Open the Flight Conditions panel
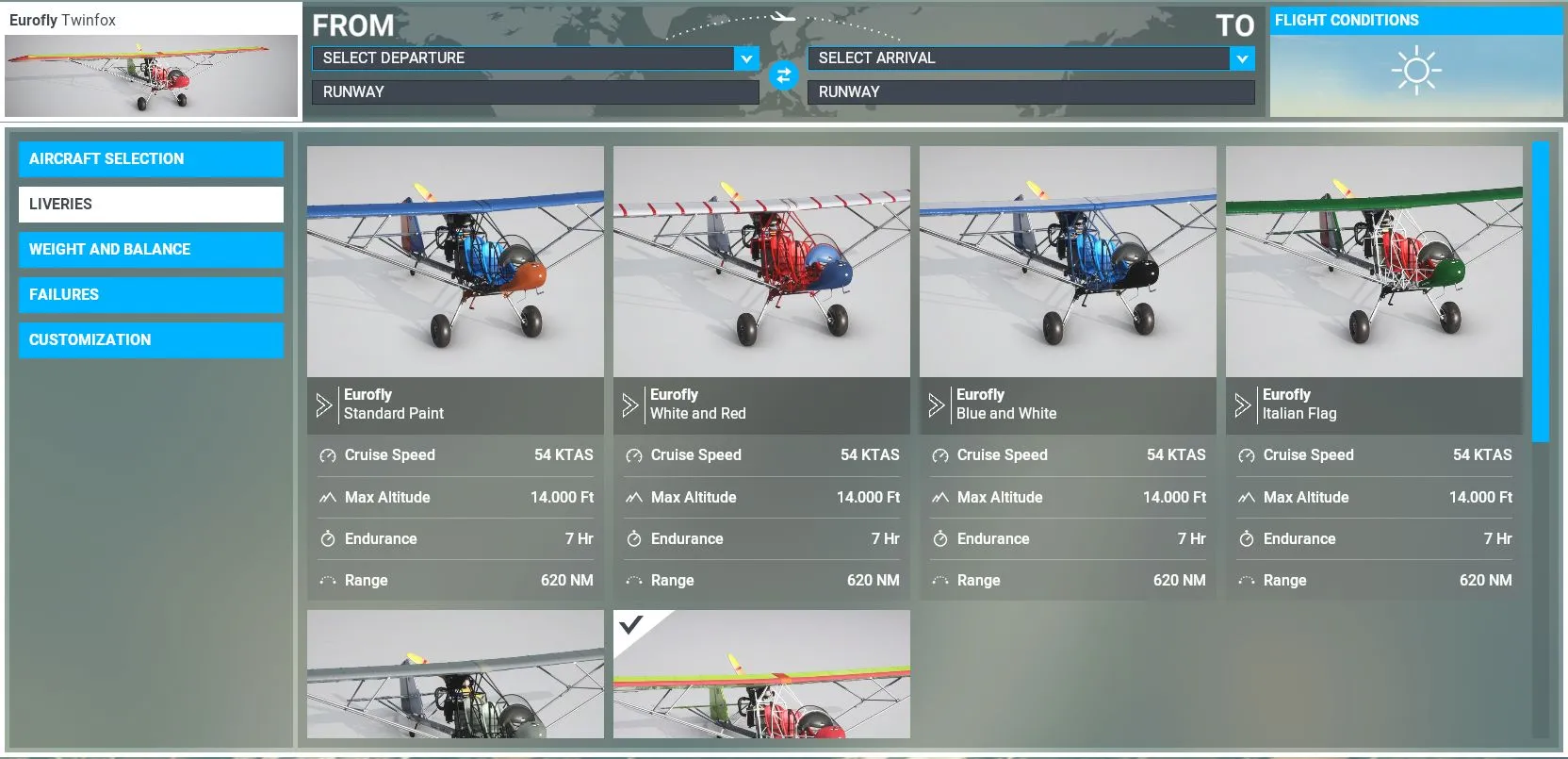Image resolution: width=1568 pixels, height=759 pixels. (x=1415, y=62)
